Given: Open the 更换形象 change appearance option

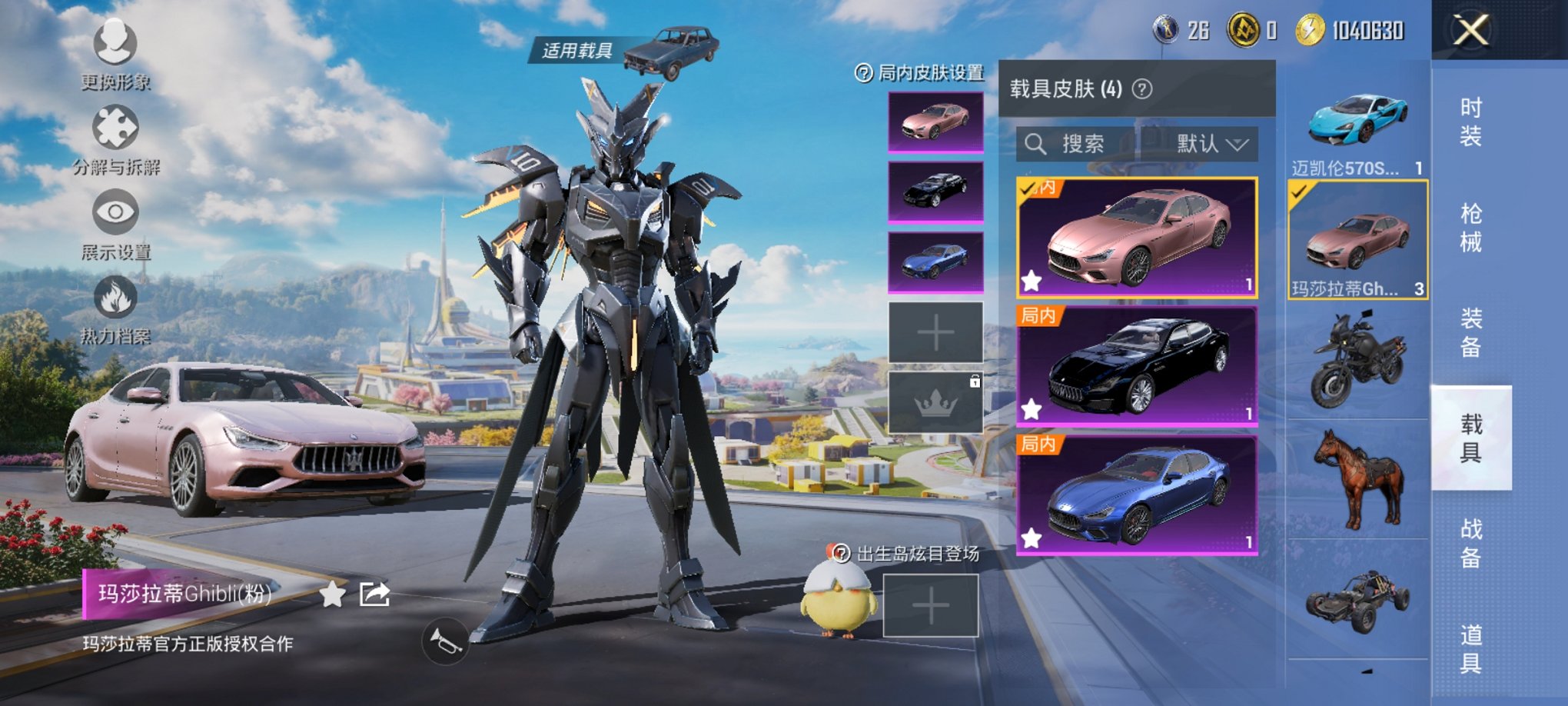Looking at the screenshot, I should (115, 54).
